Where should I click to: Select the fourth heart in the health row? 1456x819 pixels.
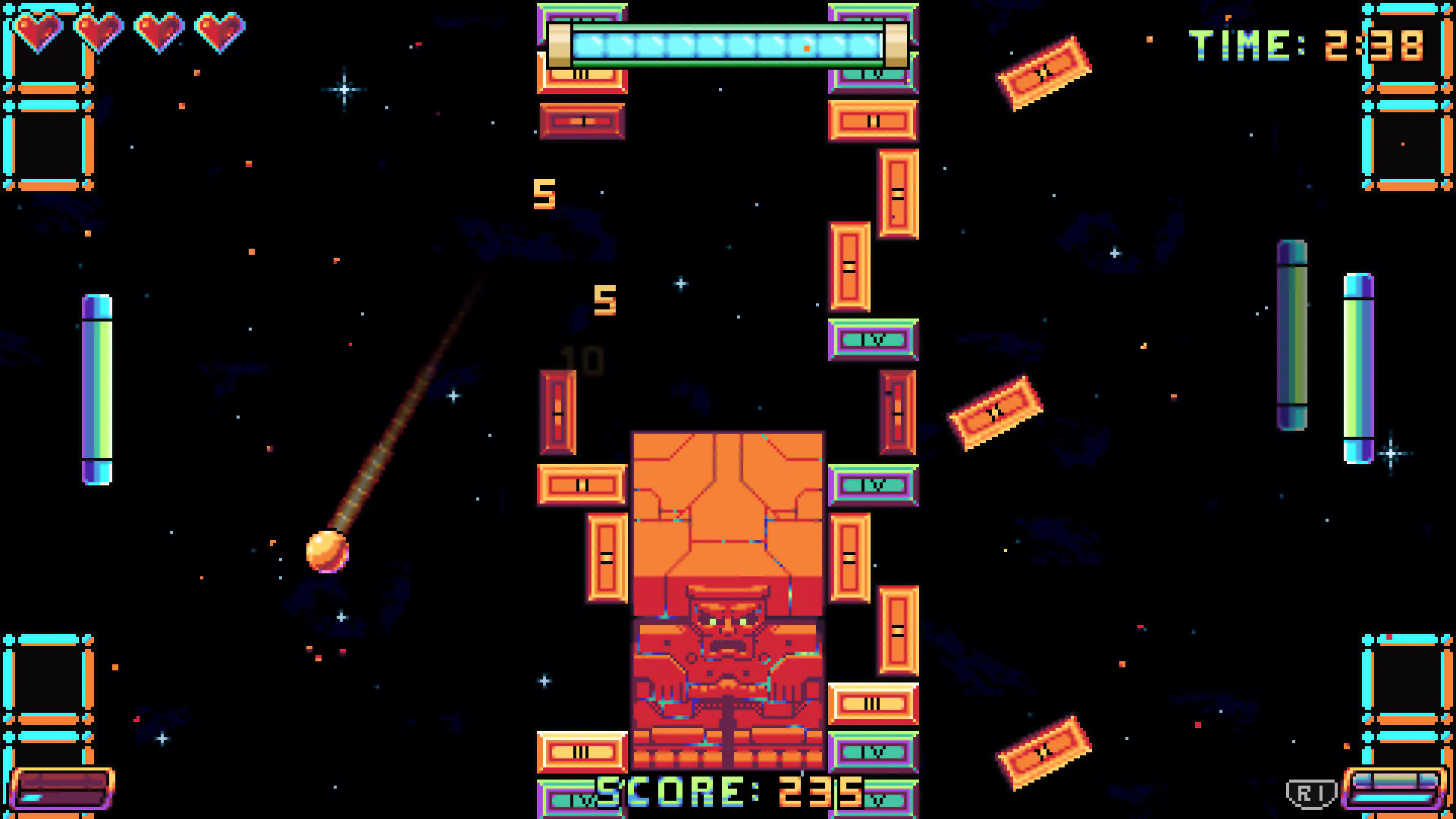220,30
